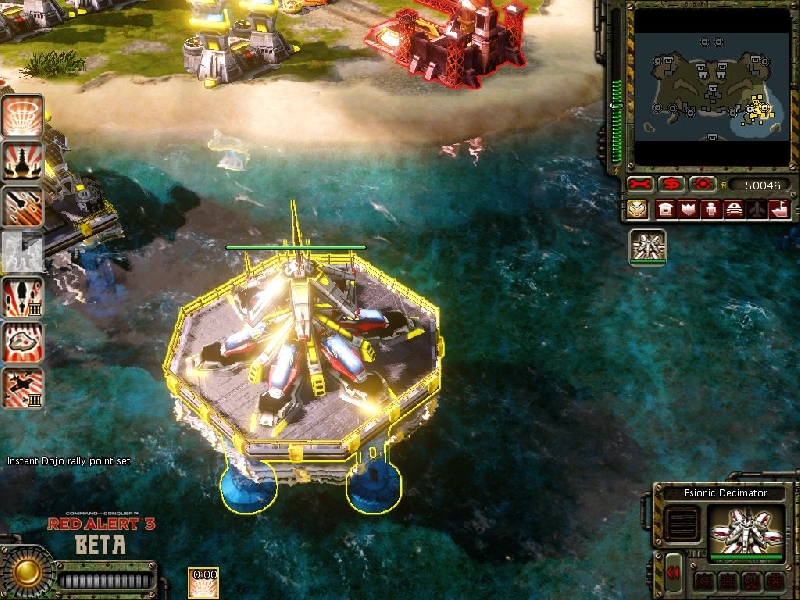Image resolution: width=800 pixels, height=600 pixels.
Task: Click the red double-arrow collapse button
Action: pyautogui.click(x=674, y=572)
